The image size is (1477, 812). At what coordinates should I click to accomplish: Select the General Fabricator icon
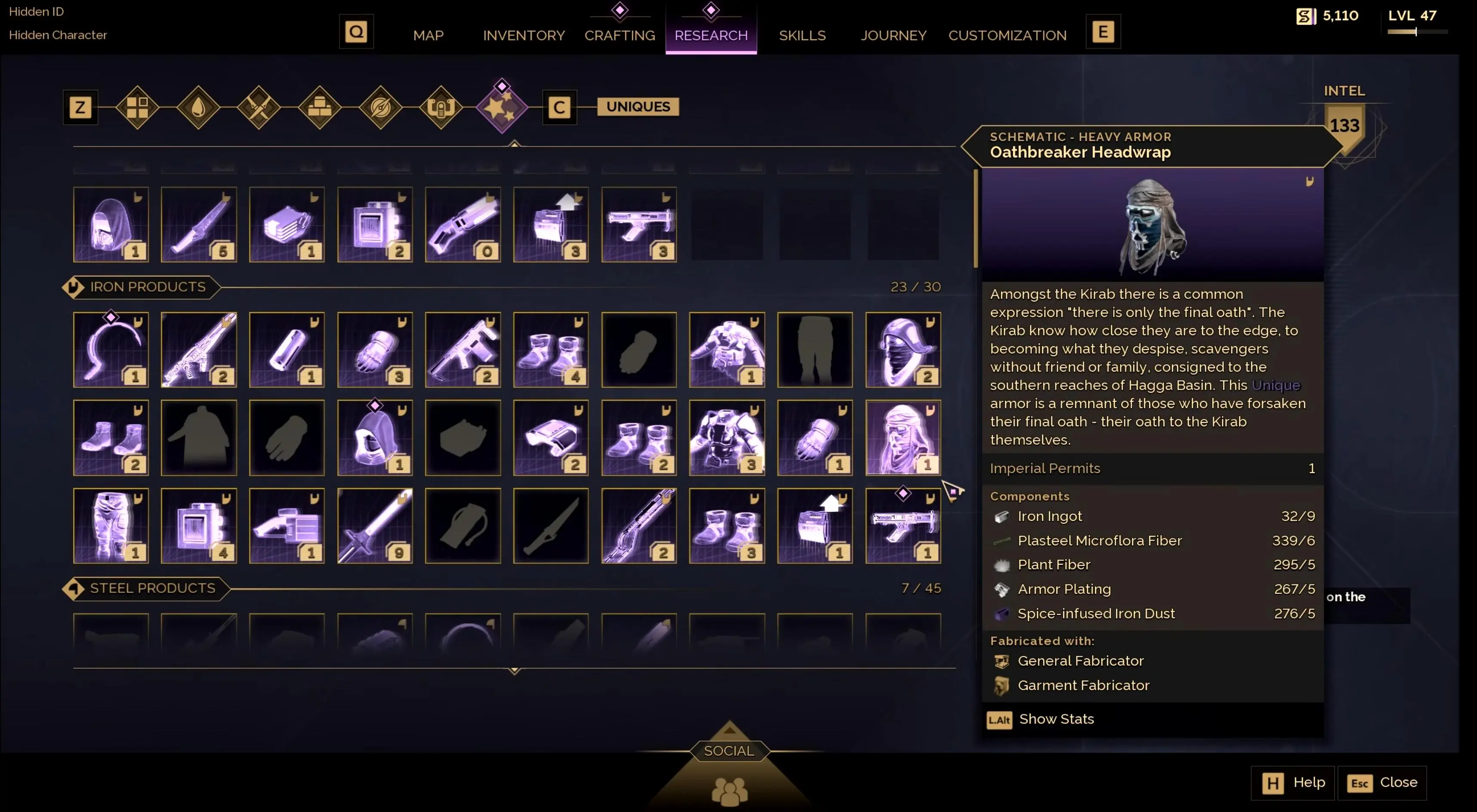coord(1001,661)
